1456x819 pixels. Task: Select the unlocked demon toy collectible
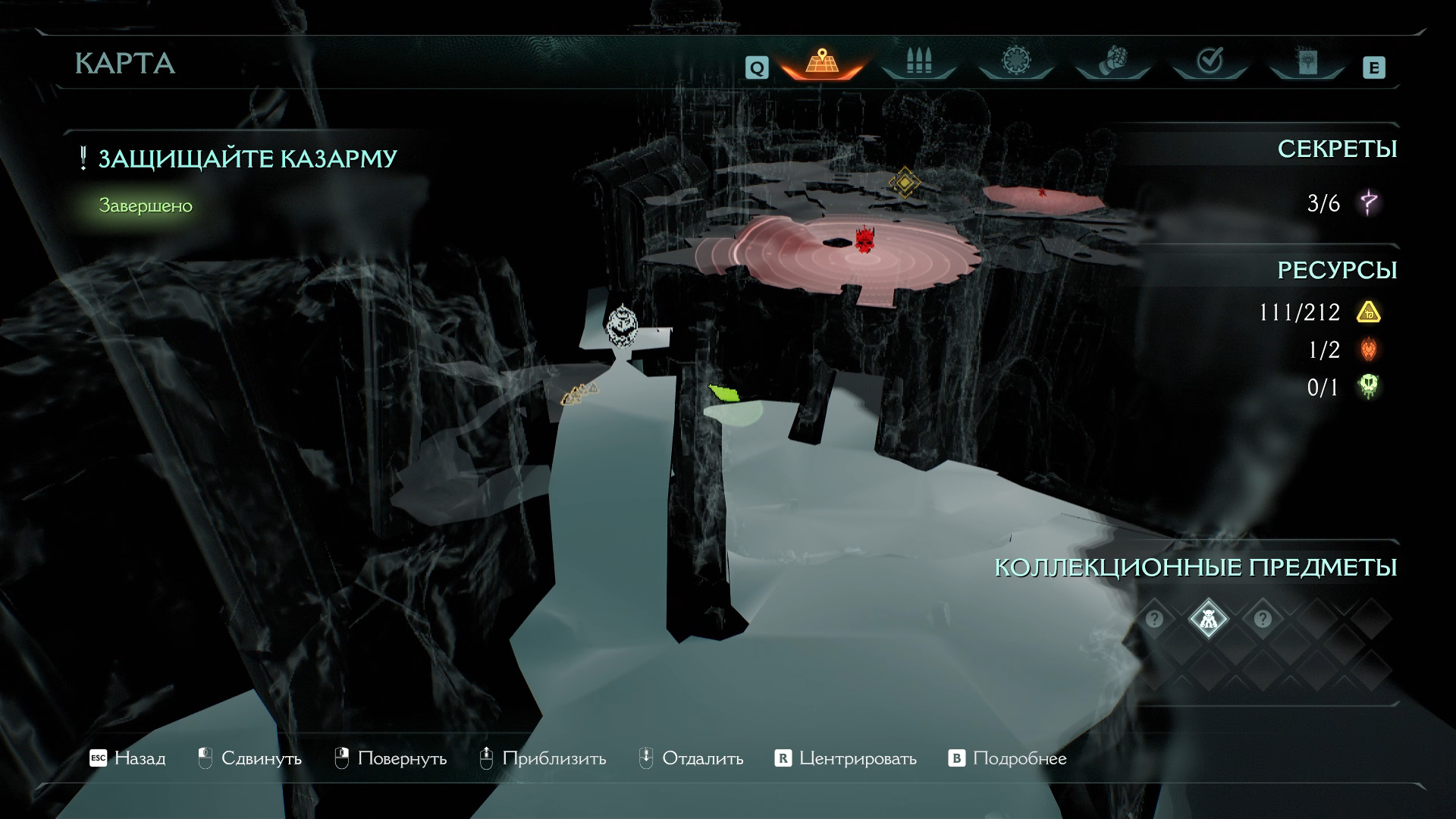click(1208, 620)
